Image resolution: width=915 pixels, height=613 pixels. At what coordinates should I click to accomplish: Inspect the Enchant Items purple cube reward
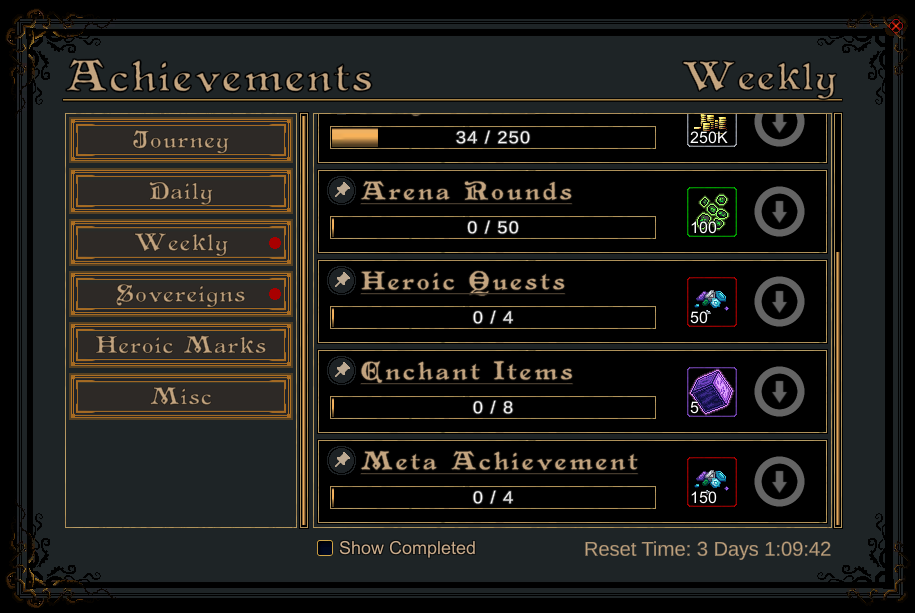tap(712, 392)
